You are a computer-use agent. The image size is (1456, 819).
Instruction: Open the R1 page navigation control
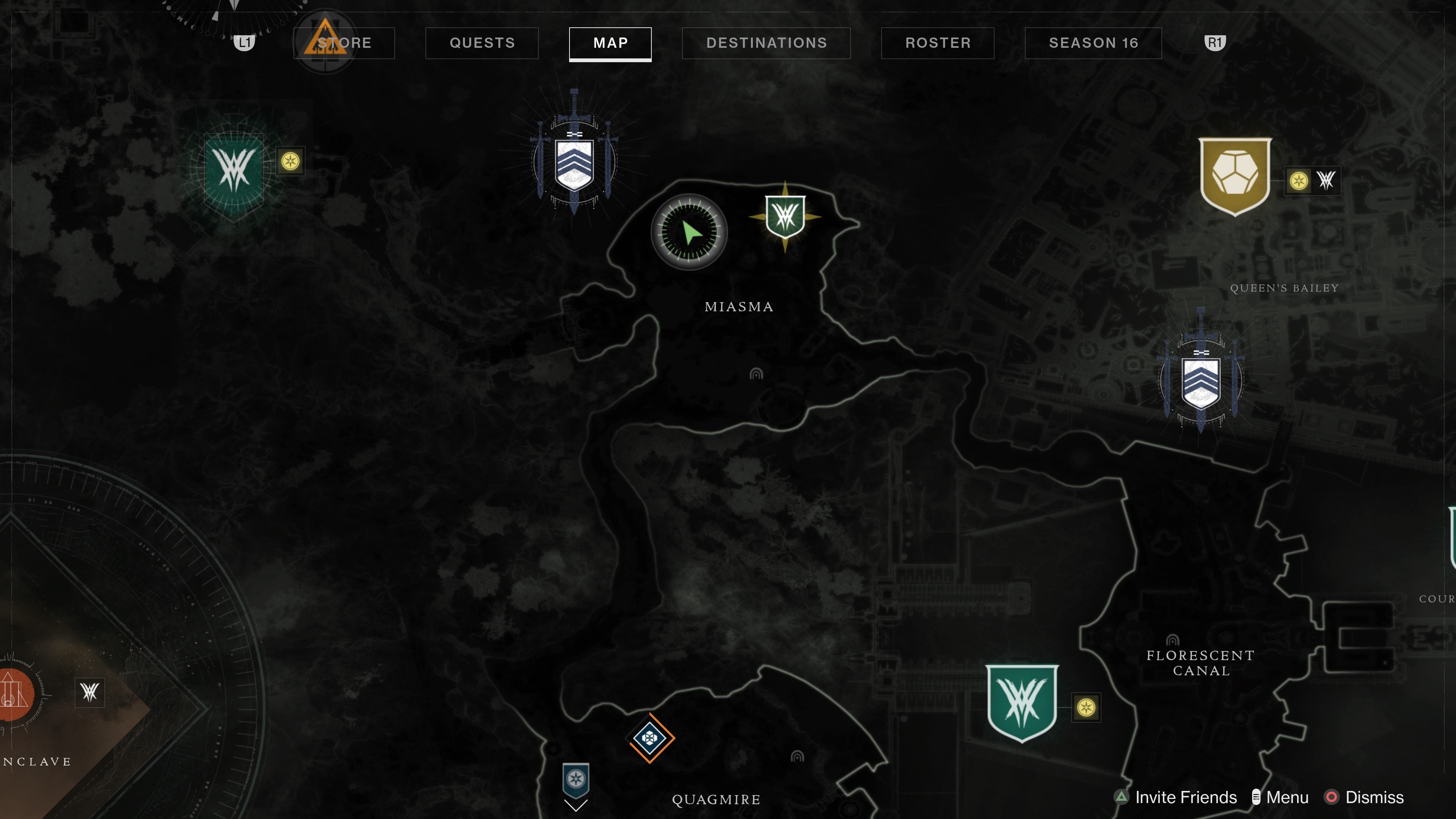(1215, 43)
